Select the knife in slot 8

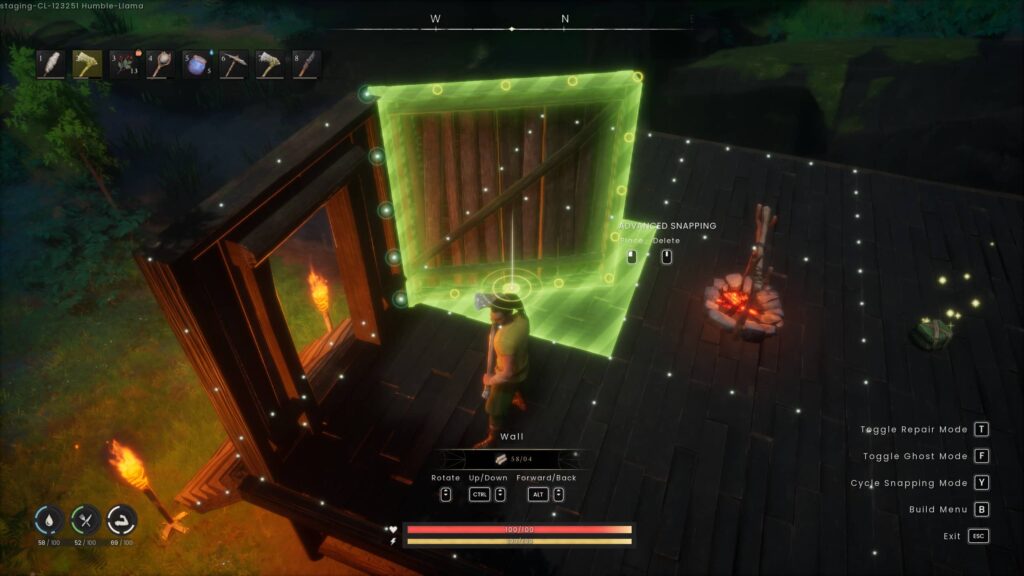(x=307, y=64)
